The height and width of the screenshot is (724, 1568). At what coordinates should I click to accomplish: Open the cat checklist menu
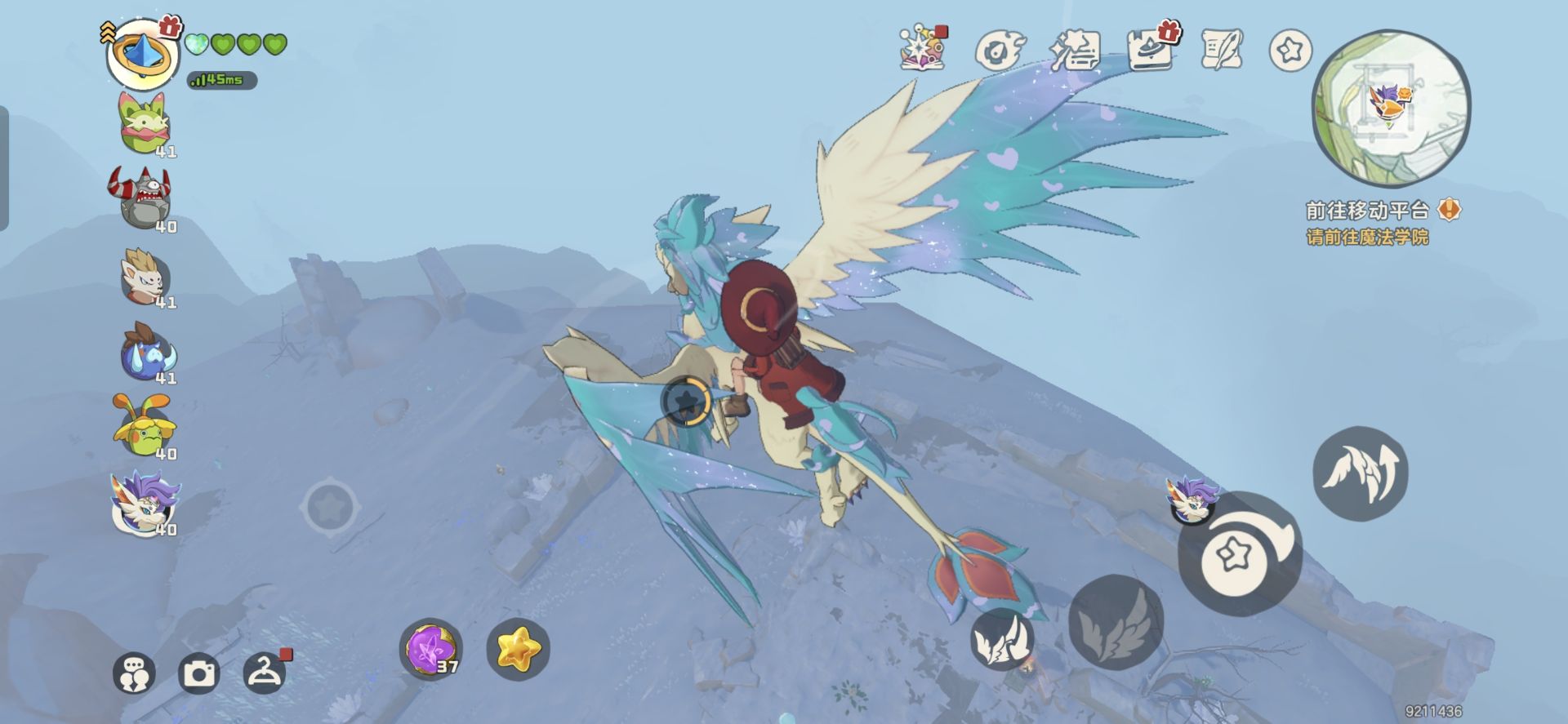tap(1075, 51)
